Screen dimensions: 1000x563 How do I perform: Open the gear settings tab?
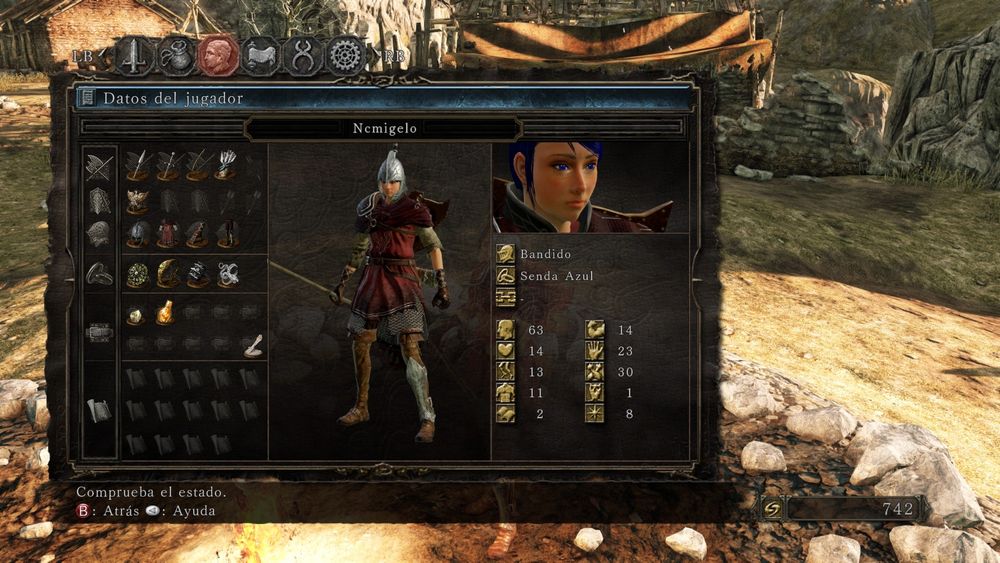click(x=346, y=55)
